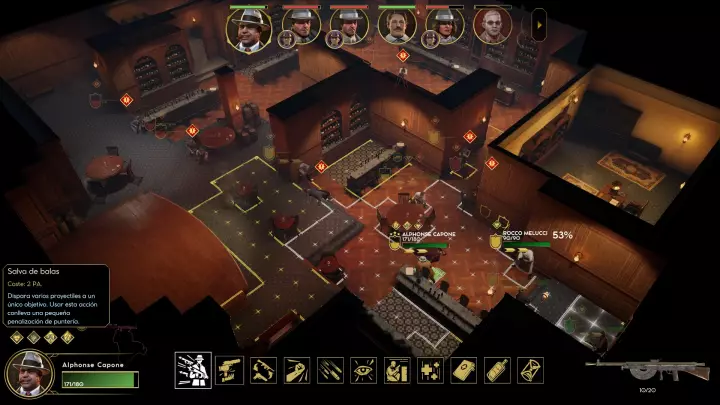Viewport: 720px width, 405px height.
Task: Use the bottle item in the ability bar
Action: pyautogui.click(x=498, y=370)
